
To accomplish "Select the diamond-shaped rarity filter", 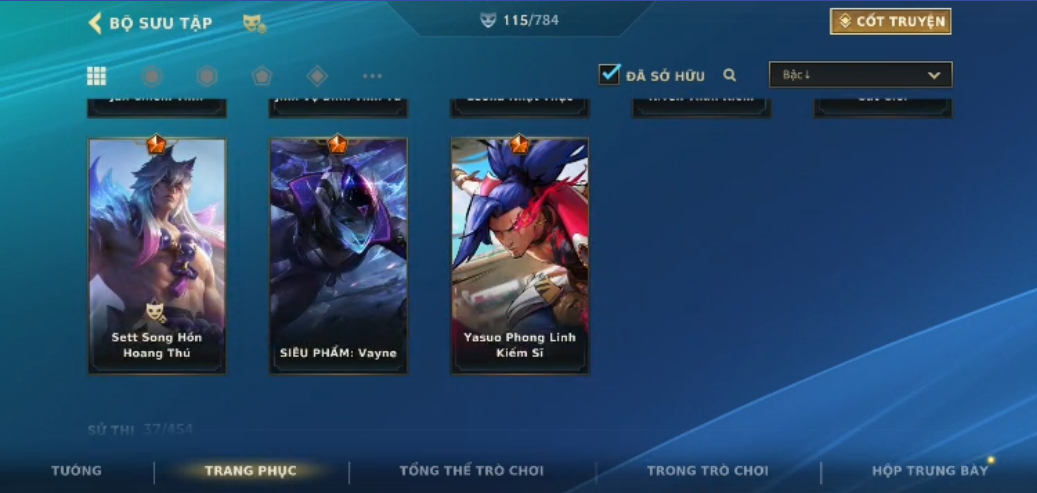I will [317, 76].
